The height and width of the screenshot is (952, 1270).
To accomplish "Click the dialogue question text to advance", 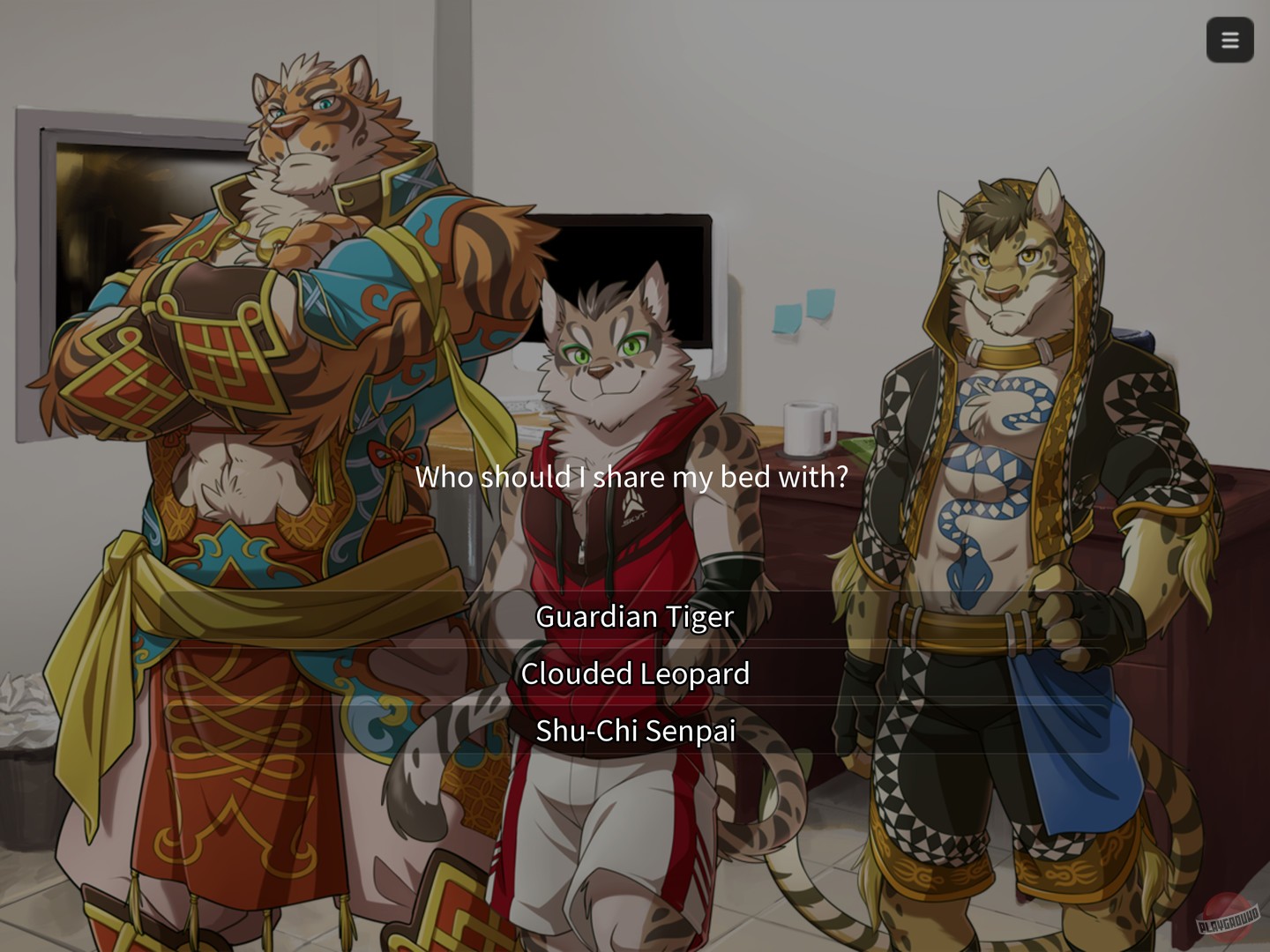I will point(634,477).
